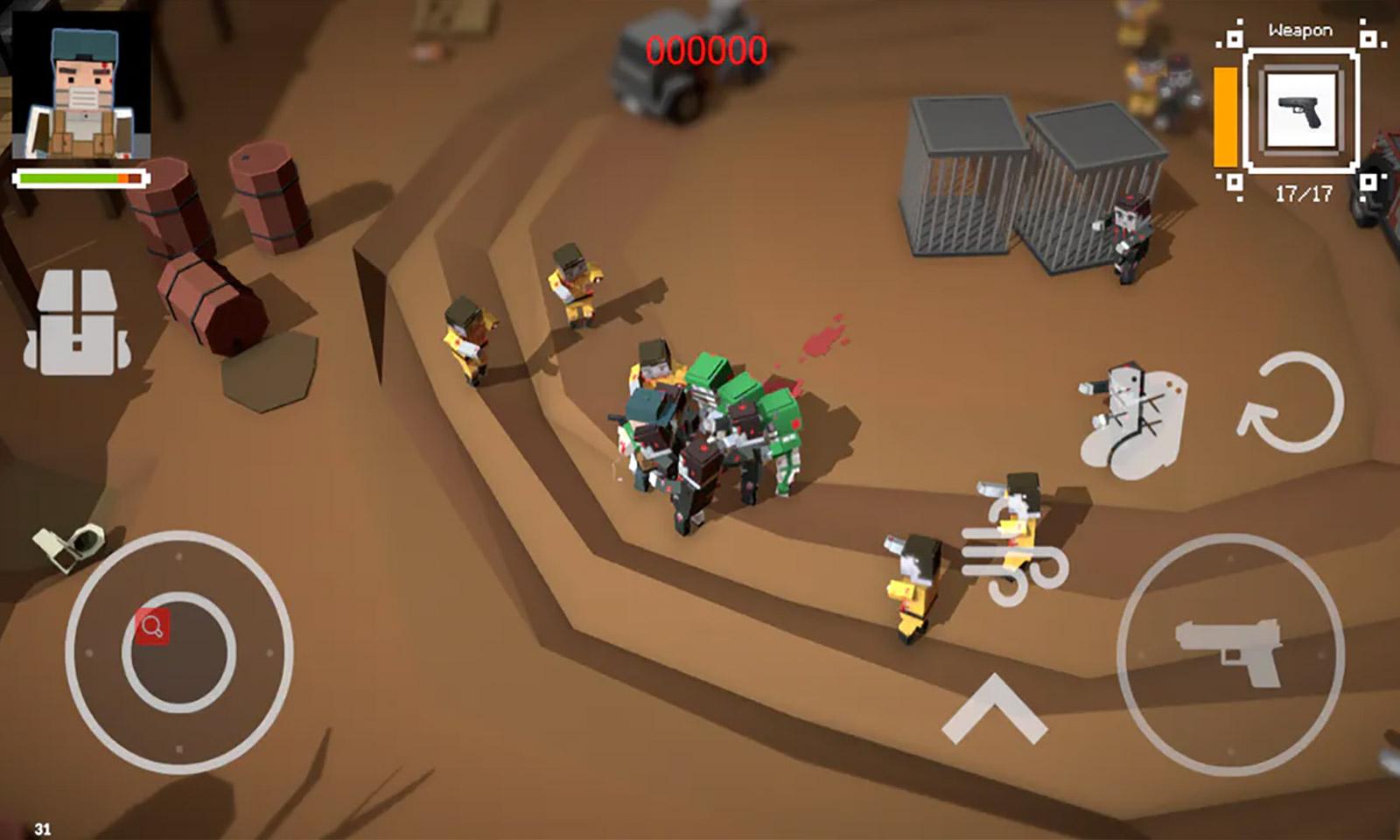Select the pistol weapon slot
The image size is (1400, 840).
tap(1301, 110)
